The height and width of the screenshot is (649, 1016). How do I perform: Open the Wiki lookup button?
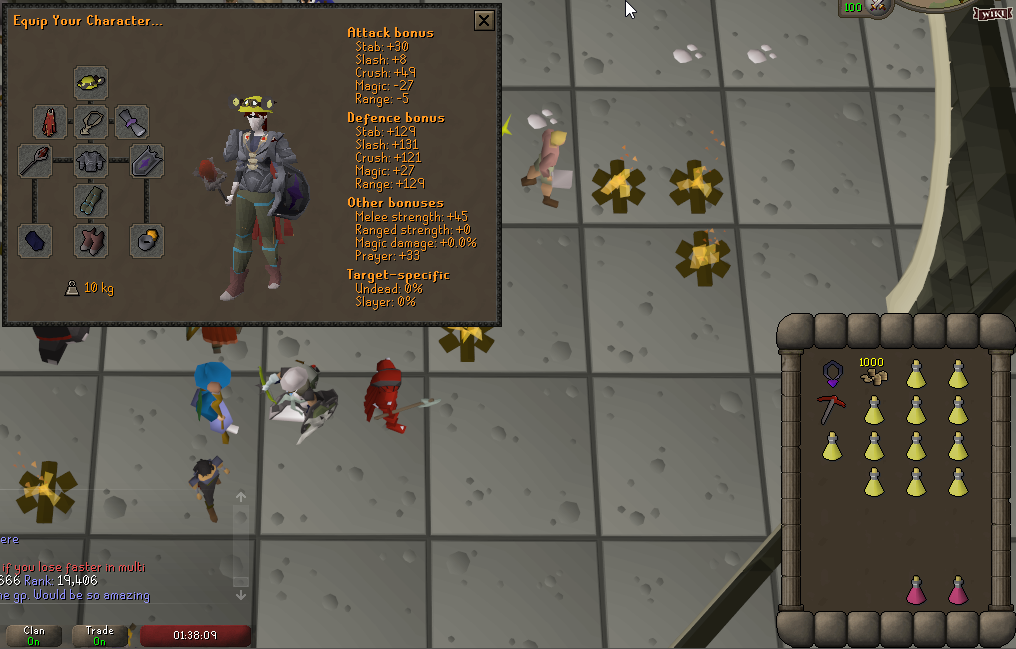click(992, 14)
